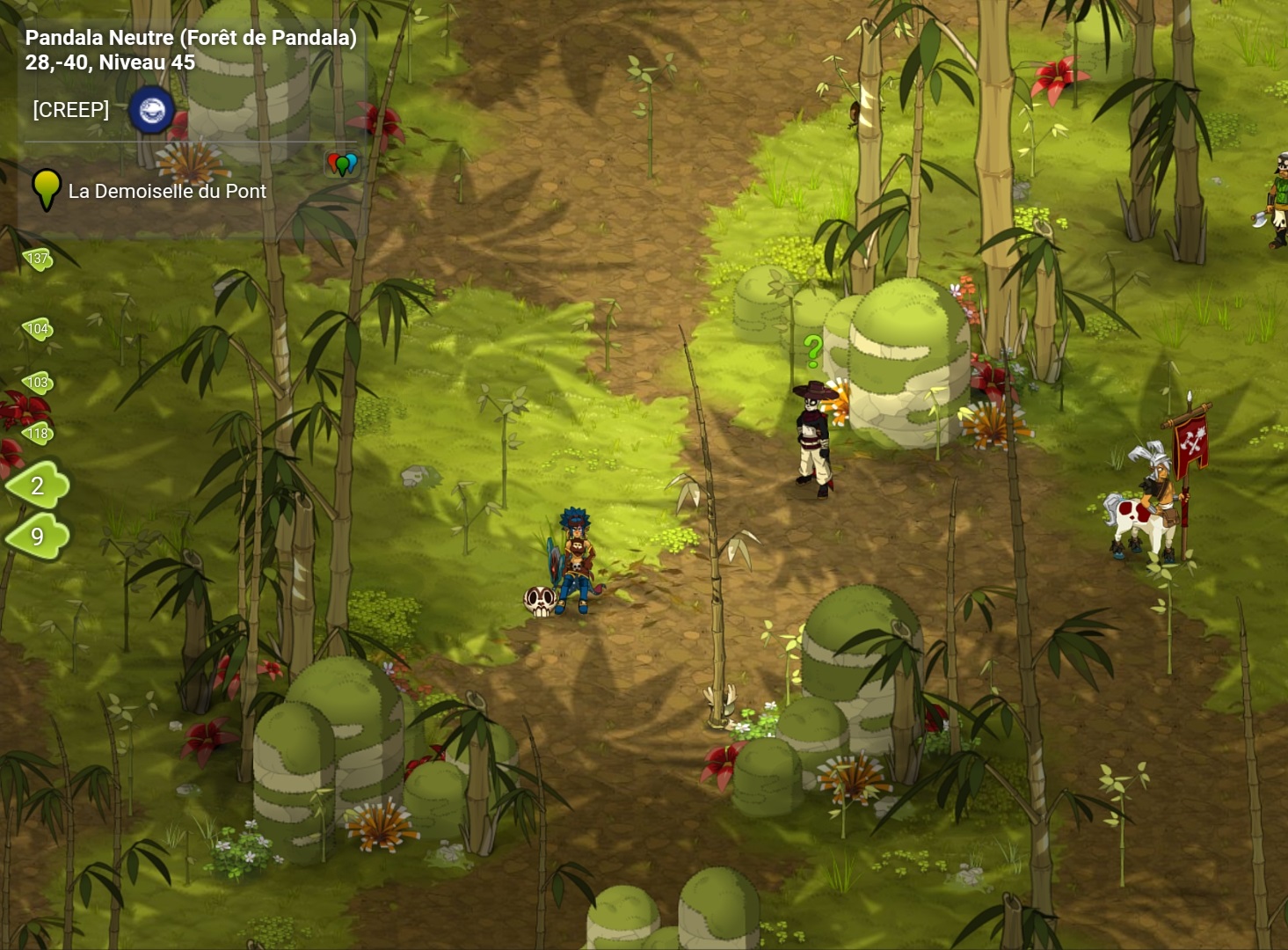The width and height of the screenshot is (1288, 950).
Task: Click the blue CREEP guild emblem
Action: [x=151, y=110]
